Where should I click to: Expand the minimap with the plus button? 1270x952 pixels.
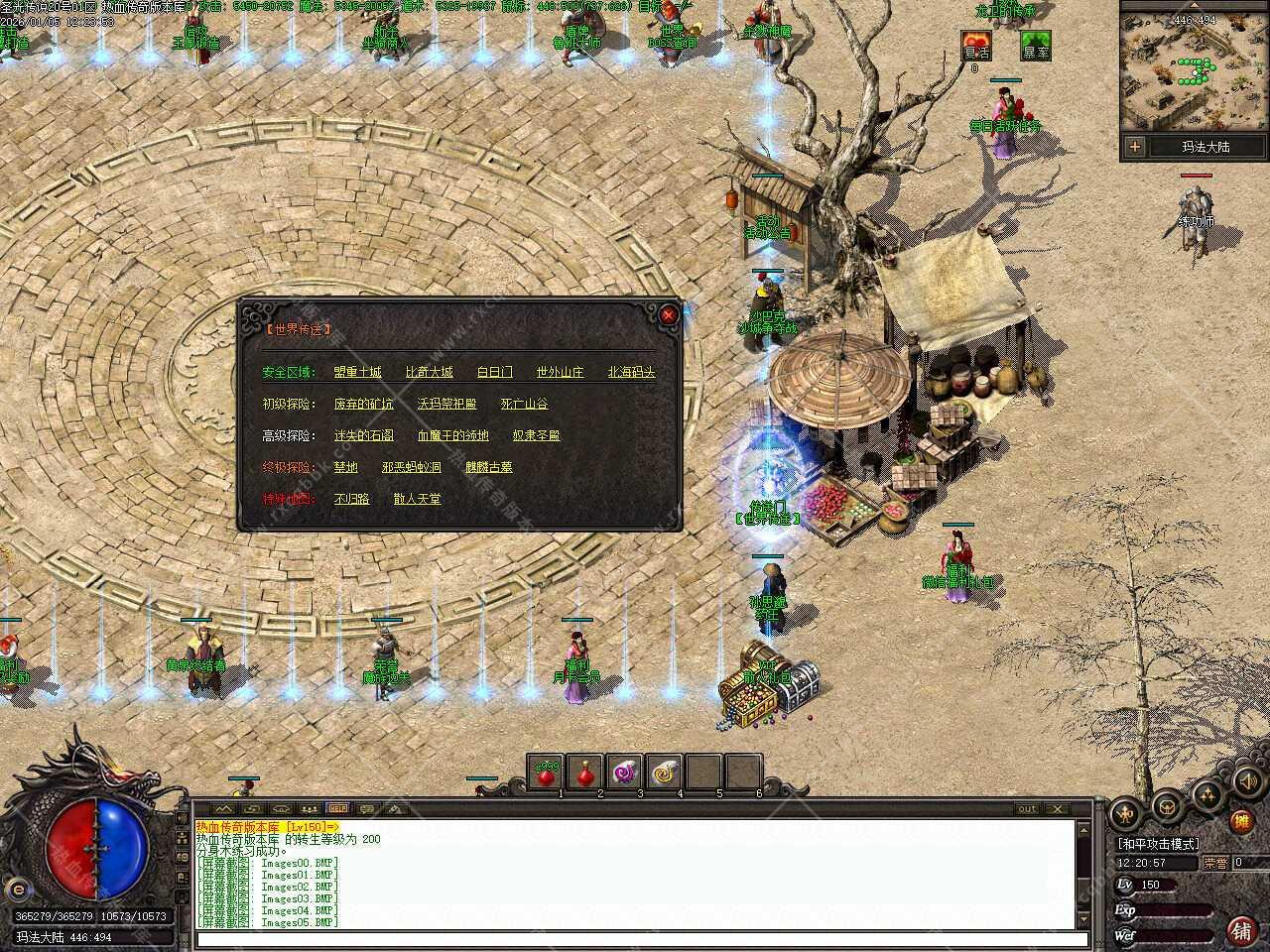pyautogui.click(x=1134, y=147)
